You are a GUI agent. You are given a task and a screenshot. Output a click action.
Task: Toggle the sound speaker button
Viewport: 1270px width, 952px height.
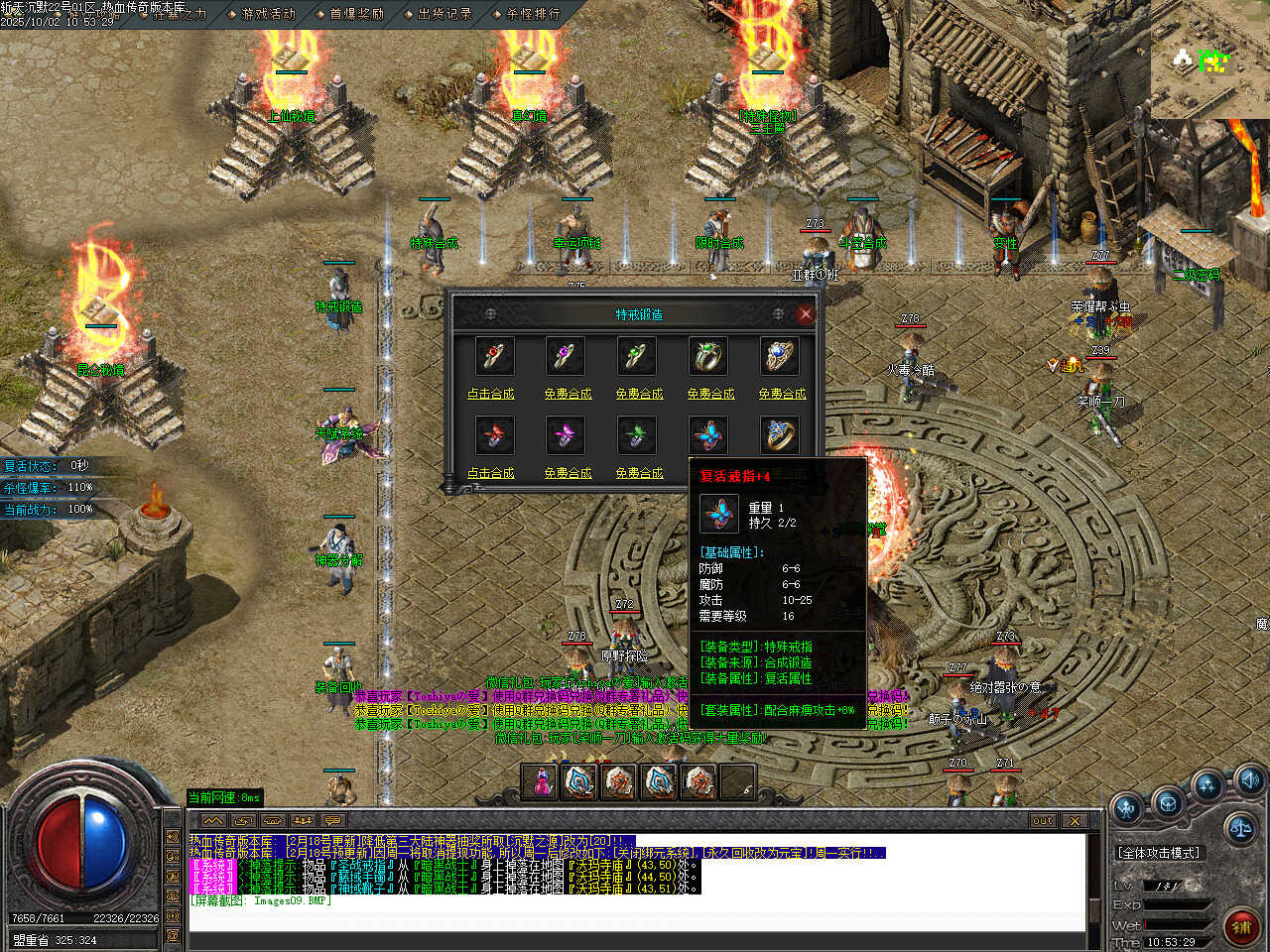pyautogui.click(x=1249, y=778)
